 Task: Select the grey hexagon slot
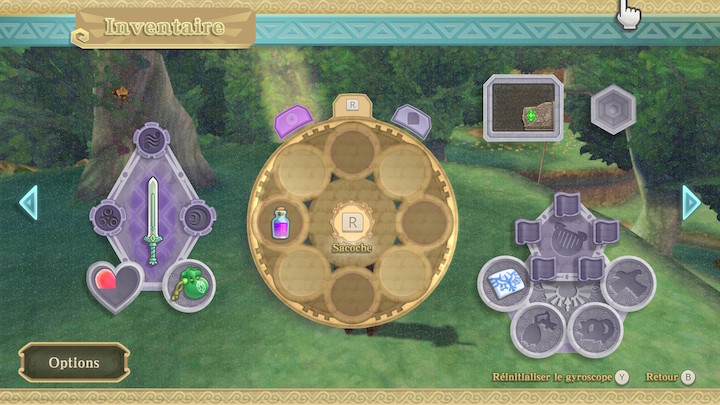pyautogui.click(x=613, y=110)
